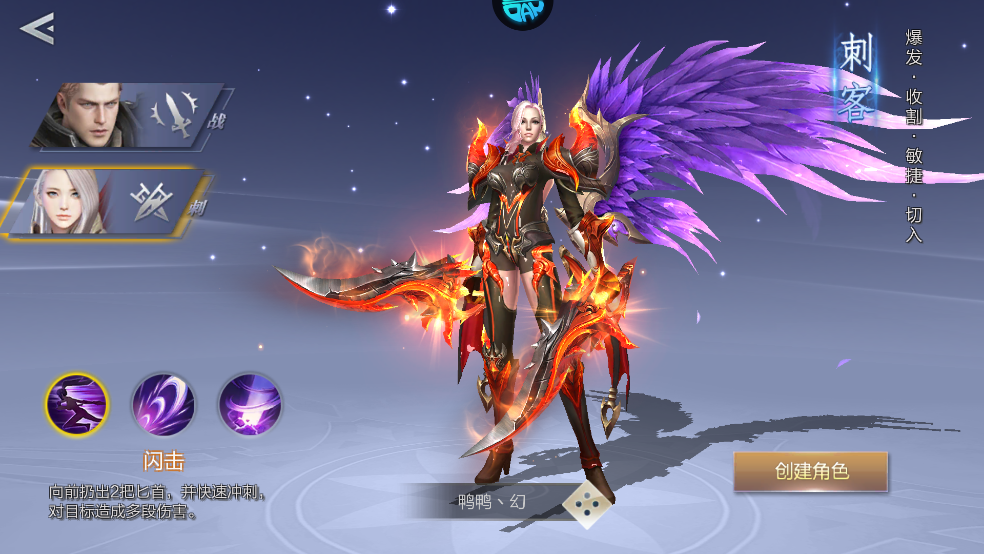Preview the 闪击 dash skill icon
Viewport: 984px width, 554px height.
[77, 405]
